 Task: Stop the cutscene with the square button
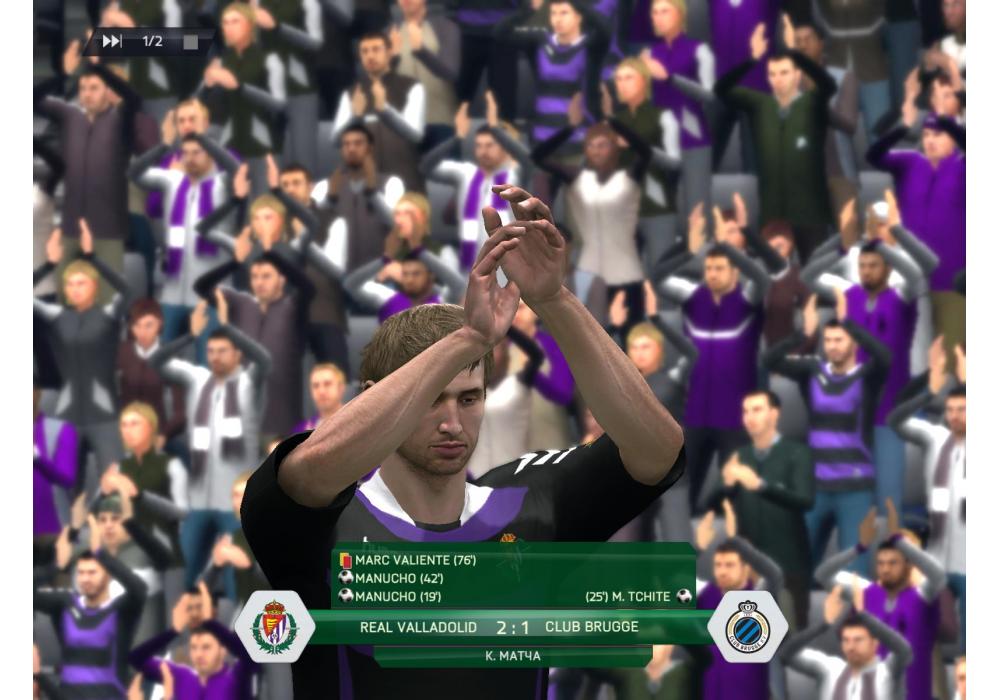pos(188,42)
